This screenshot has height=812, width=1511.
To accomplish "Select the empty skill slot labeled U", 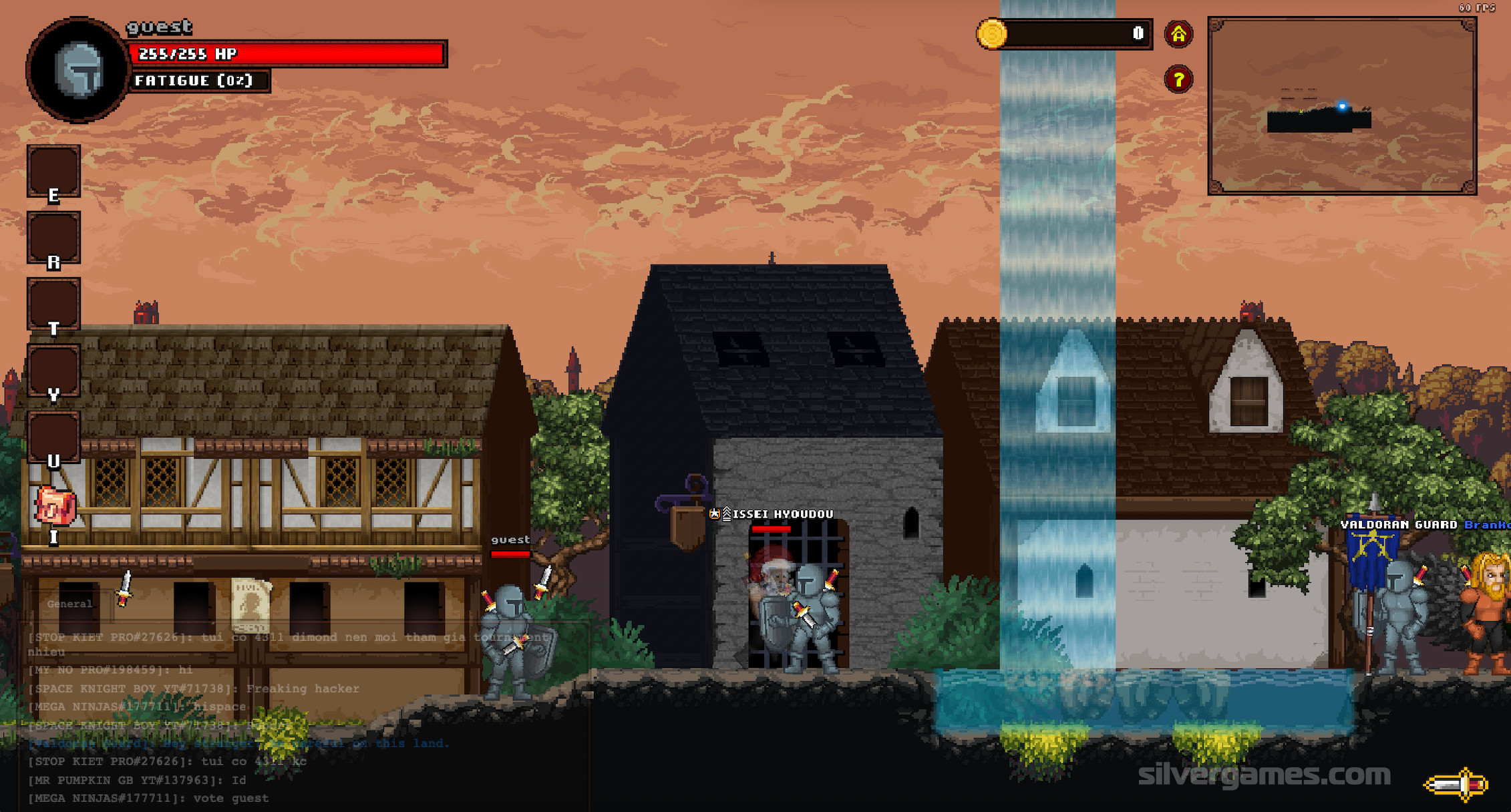I will tap(53, 435).
